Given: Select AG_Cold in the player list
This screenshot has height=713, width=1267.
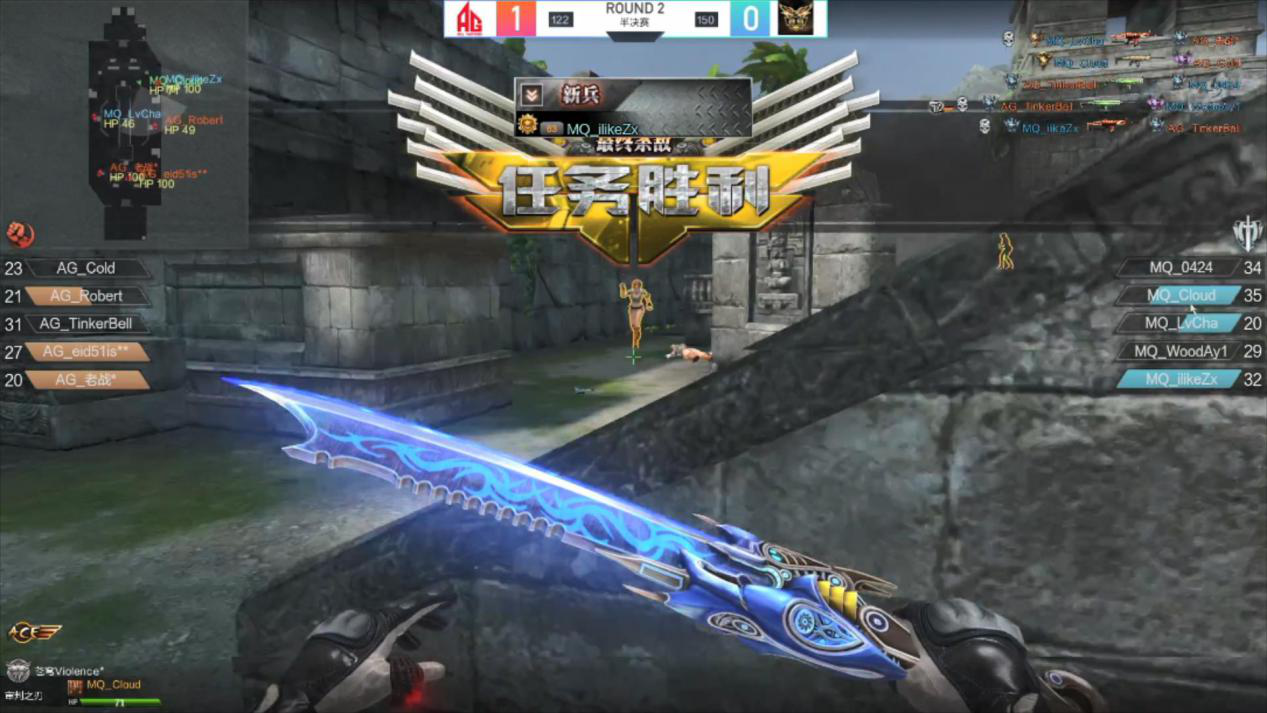Looking at the screenshot, I should [x=86, y=268].
